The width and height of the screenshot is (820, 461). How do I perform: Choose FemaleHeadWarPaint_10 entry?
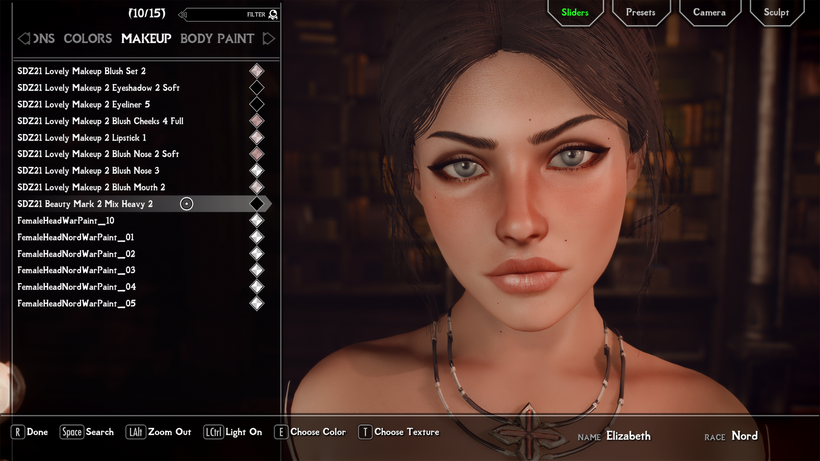(x=66, y=220)
